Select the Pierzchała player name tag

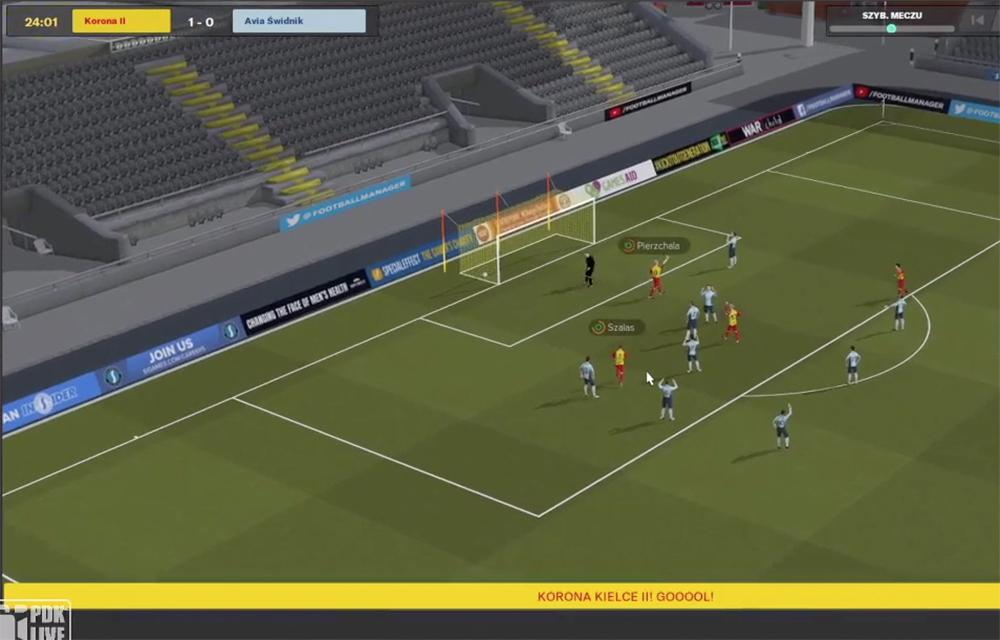point(654,245)
